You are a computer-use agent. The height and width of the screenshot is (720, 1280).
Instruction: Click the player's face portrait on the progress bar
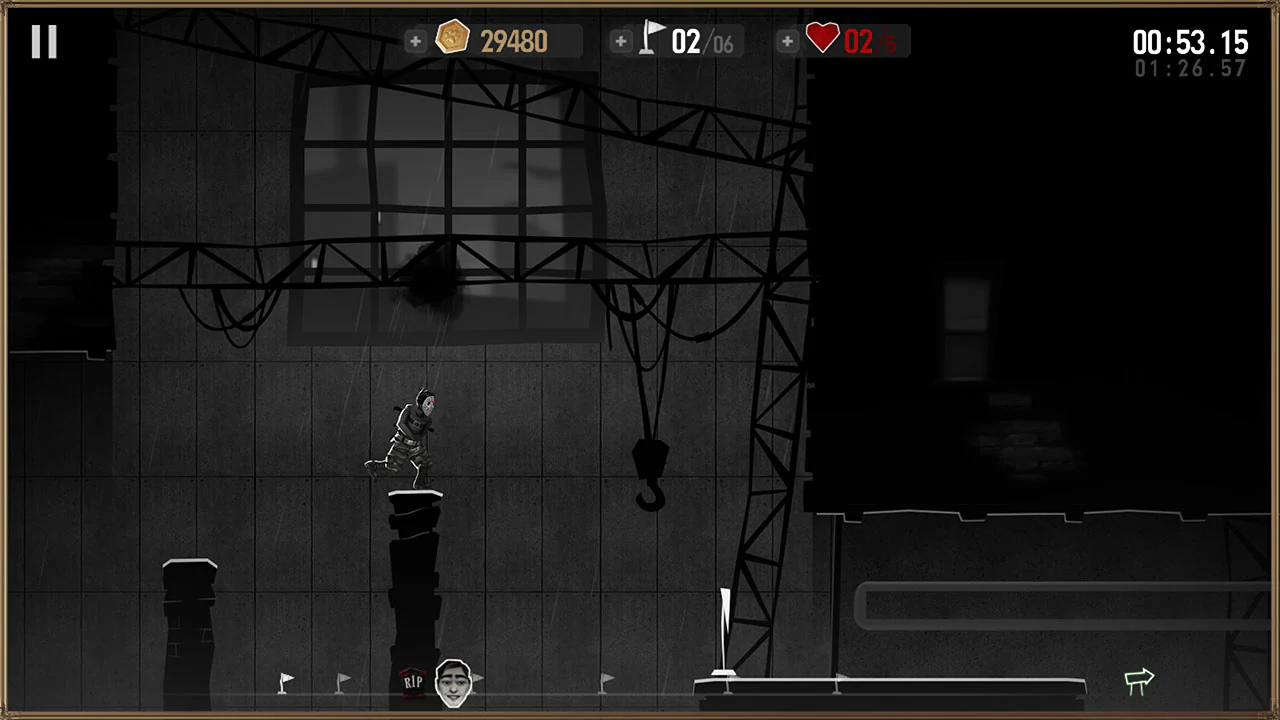tap(455, 681)
